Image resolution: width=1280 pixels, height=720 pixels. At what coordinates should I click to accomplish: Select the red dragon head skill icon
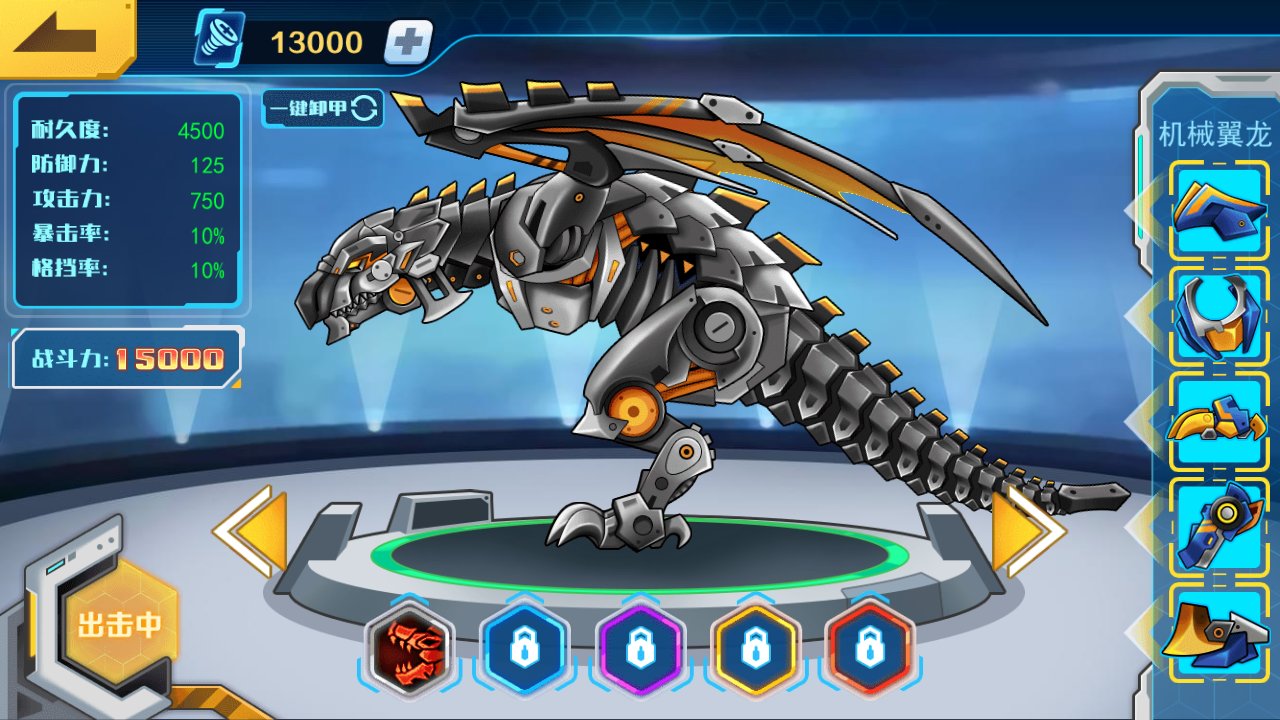coord(409,649)
